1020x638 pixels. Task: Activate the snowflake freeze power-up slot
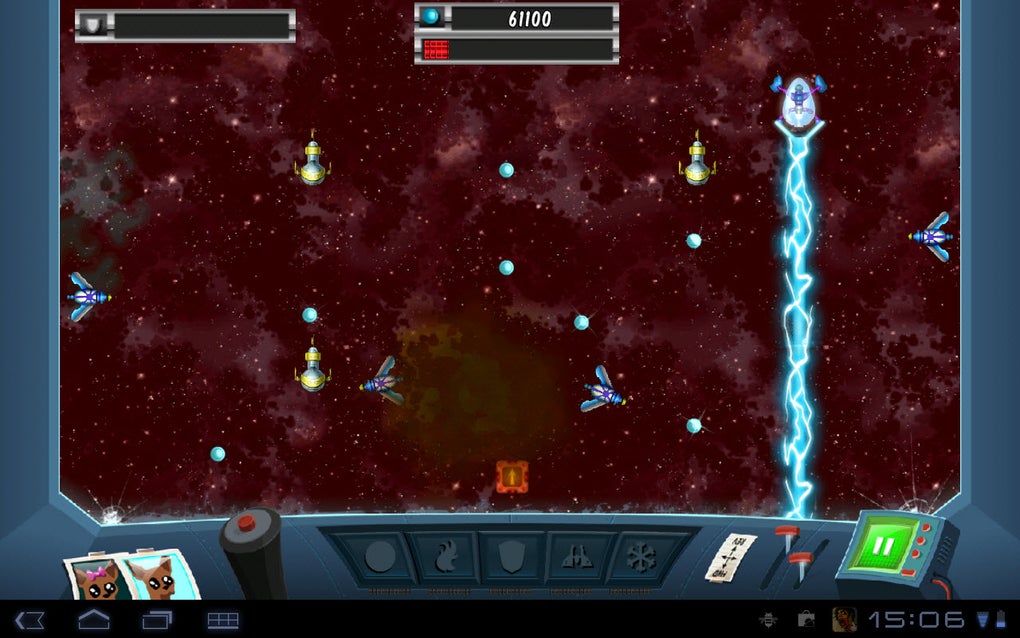(638, 557)
